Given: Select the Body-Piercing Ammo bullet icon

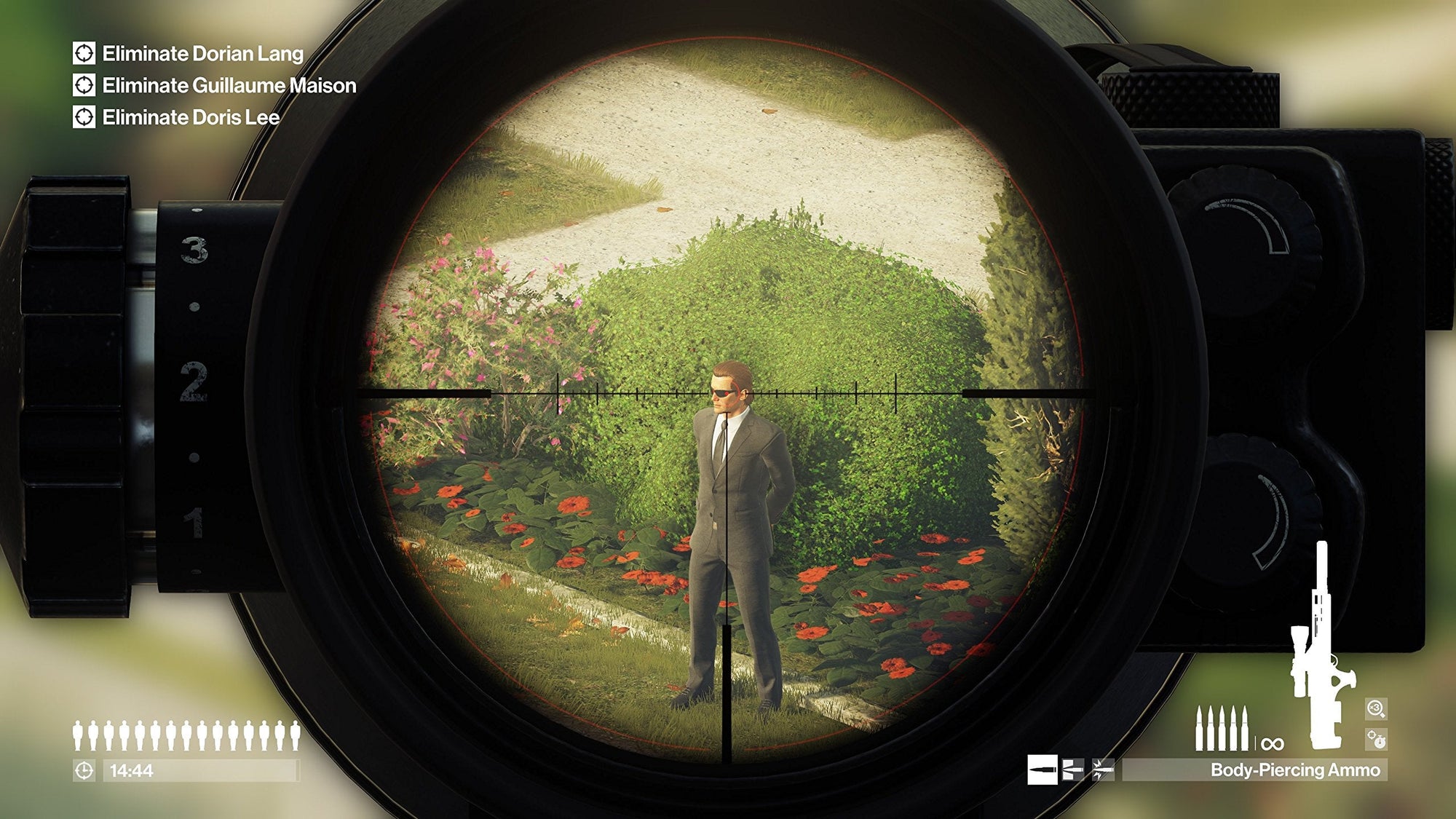Looking at the screenshot, I should (x=1042, y=770).
